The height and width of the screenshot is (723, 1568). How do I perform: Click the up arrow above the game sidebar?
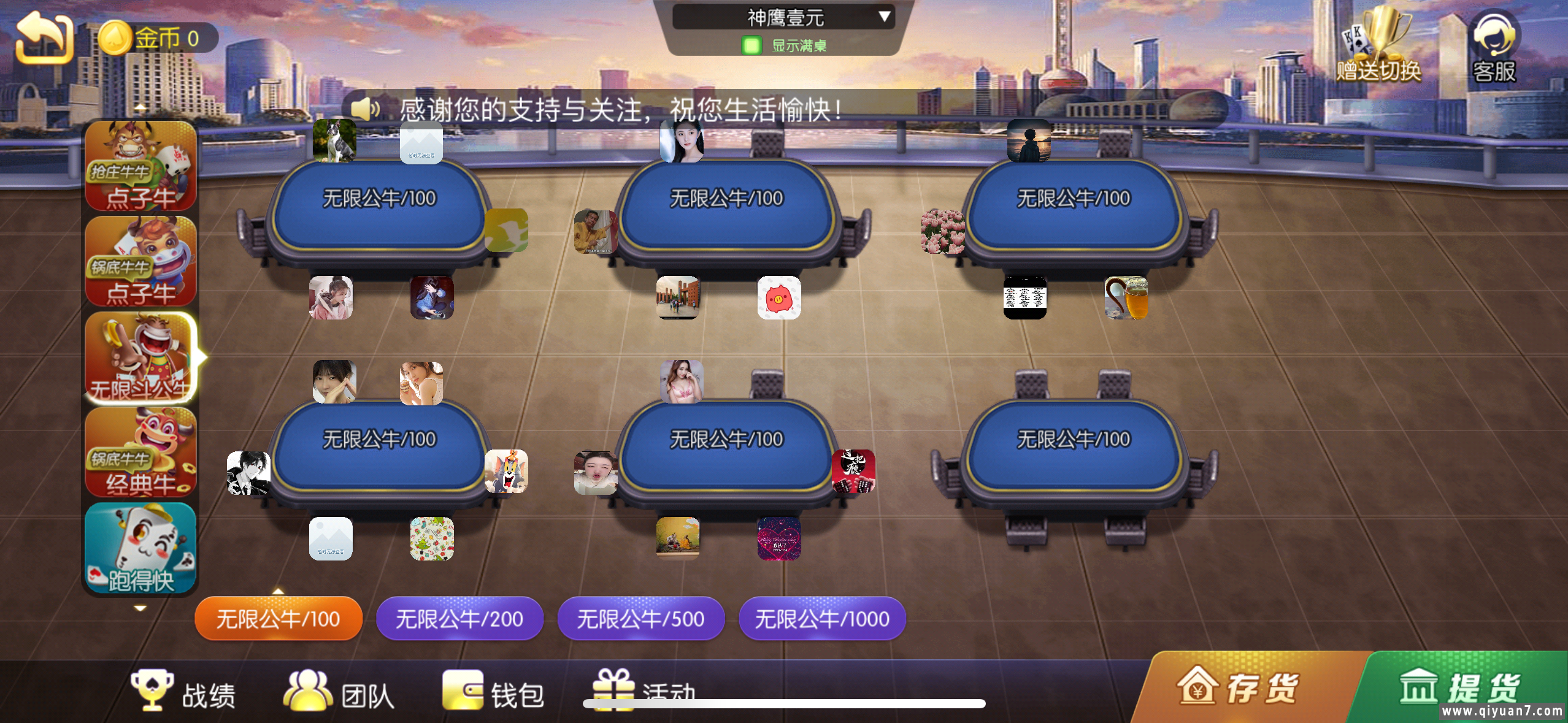pyautogui.click(x=140, y=106)
